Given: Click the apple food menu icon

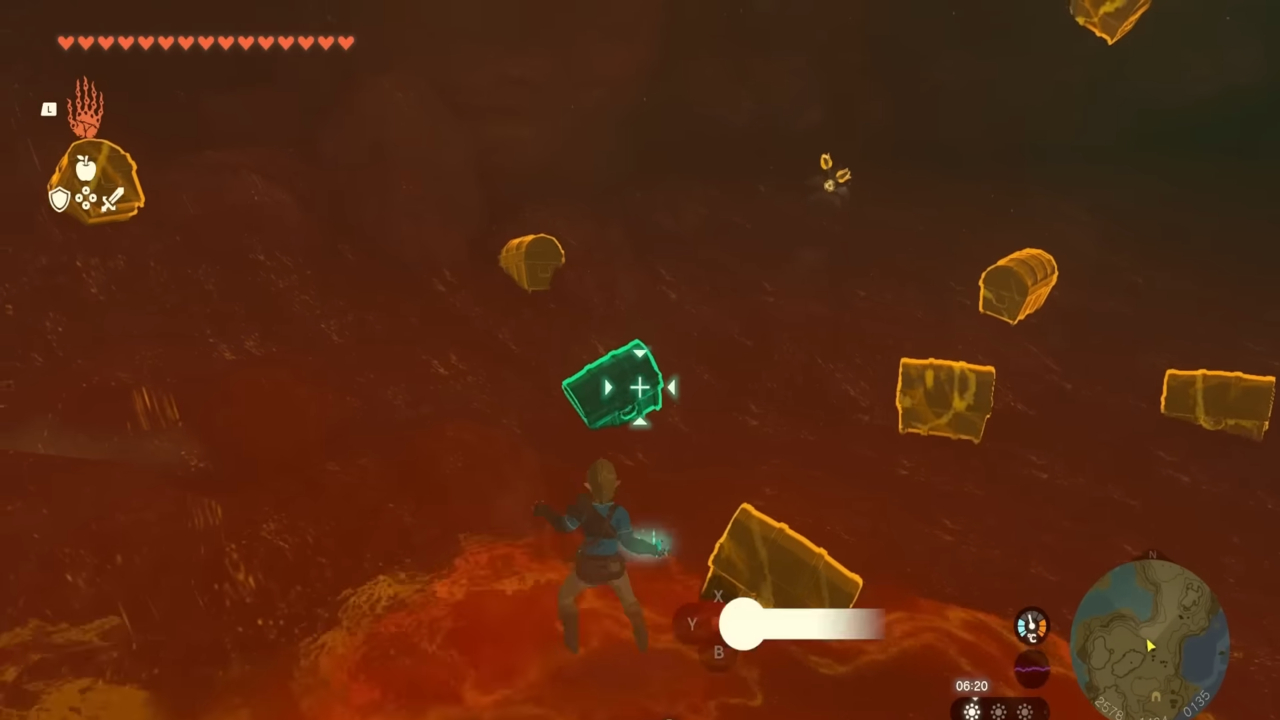Looking at the screenshot, I should [86, 168].
